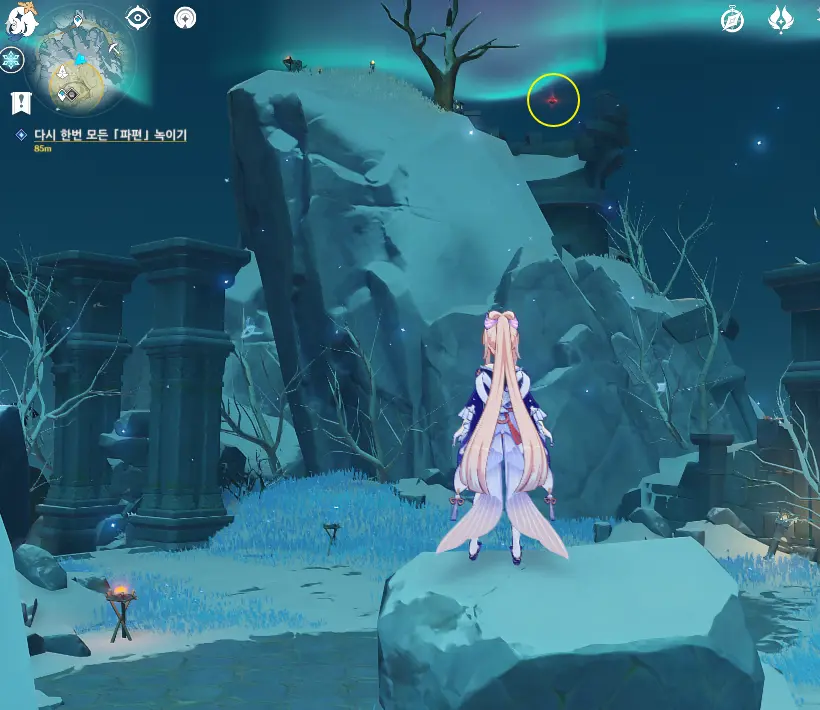
Task: Select the snowflake sheer cold icon
Action: [x=12, y=60]
